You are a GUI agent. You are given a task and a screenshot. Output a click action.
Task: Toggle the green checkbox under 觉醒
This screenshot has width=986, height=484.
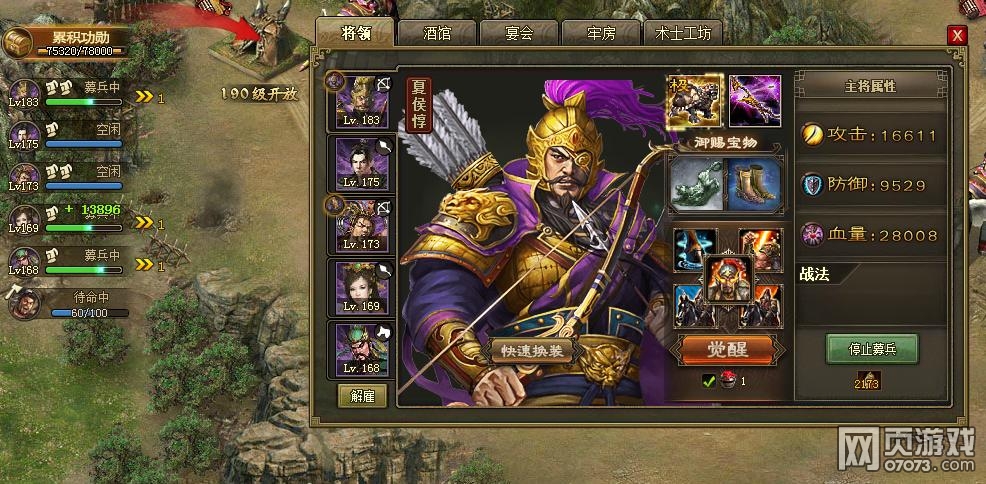pyautogui.click(x=709, y=380)
